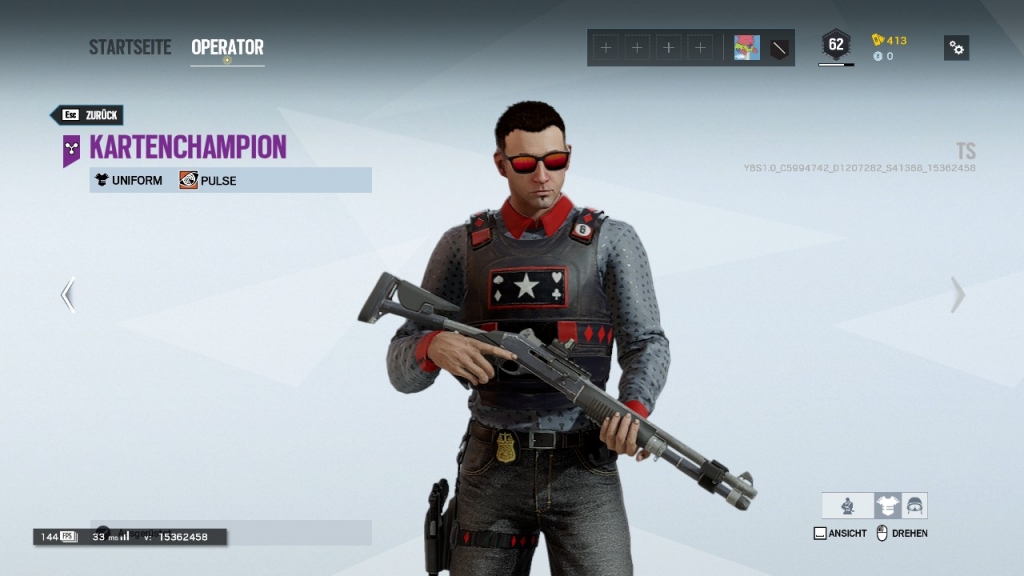Open the settings gear icon
The image size is (1024, 576).
coord(956,48)
